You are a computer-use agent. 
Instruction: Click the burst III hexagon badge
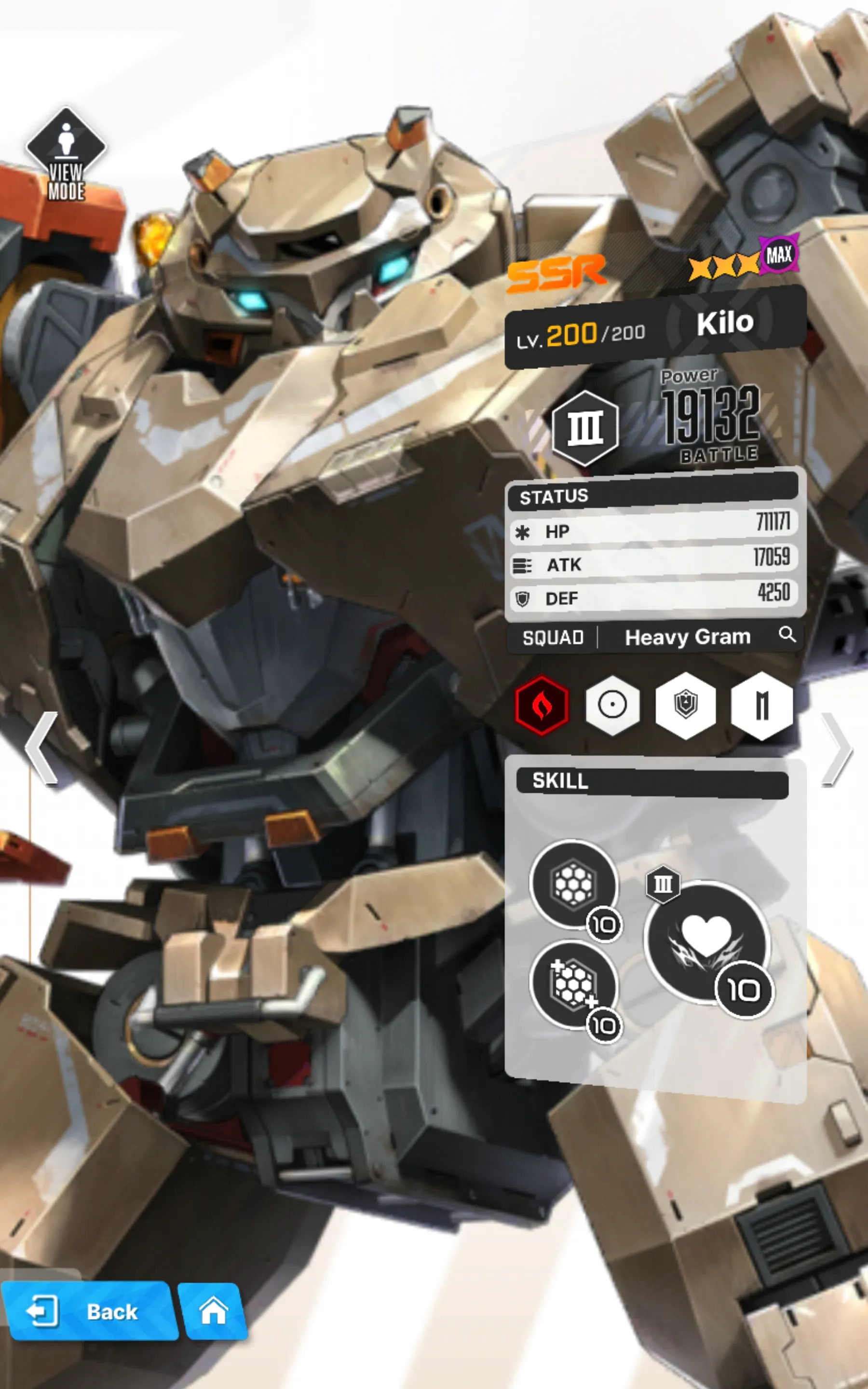pos(585,428)
